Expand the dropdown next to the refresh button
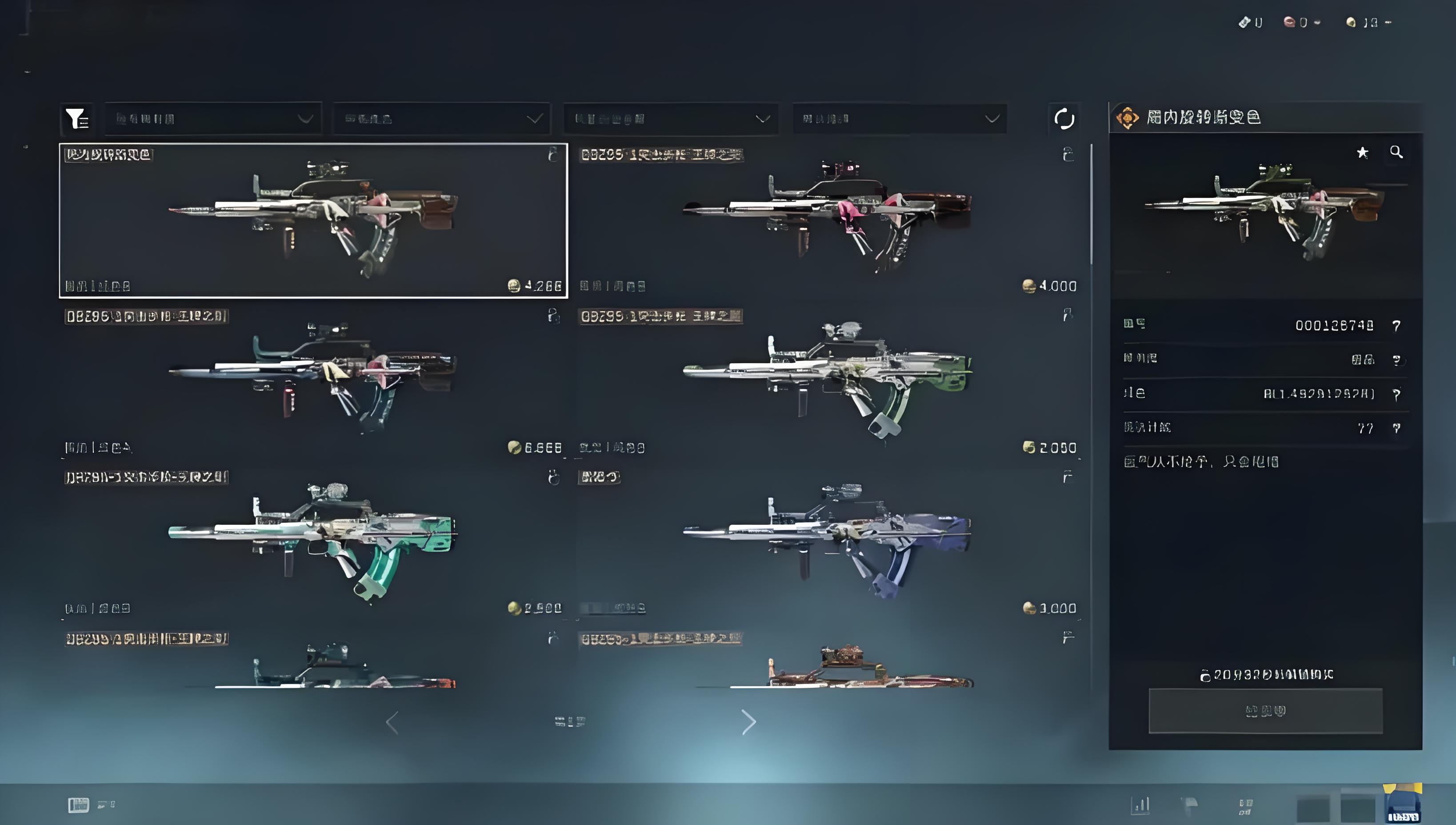Image resolution: width=1456 pixels, height=825 pixels. 900,118
